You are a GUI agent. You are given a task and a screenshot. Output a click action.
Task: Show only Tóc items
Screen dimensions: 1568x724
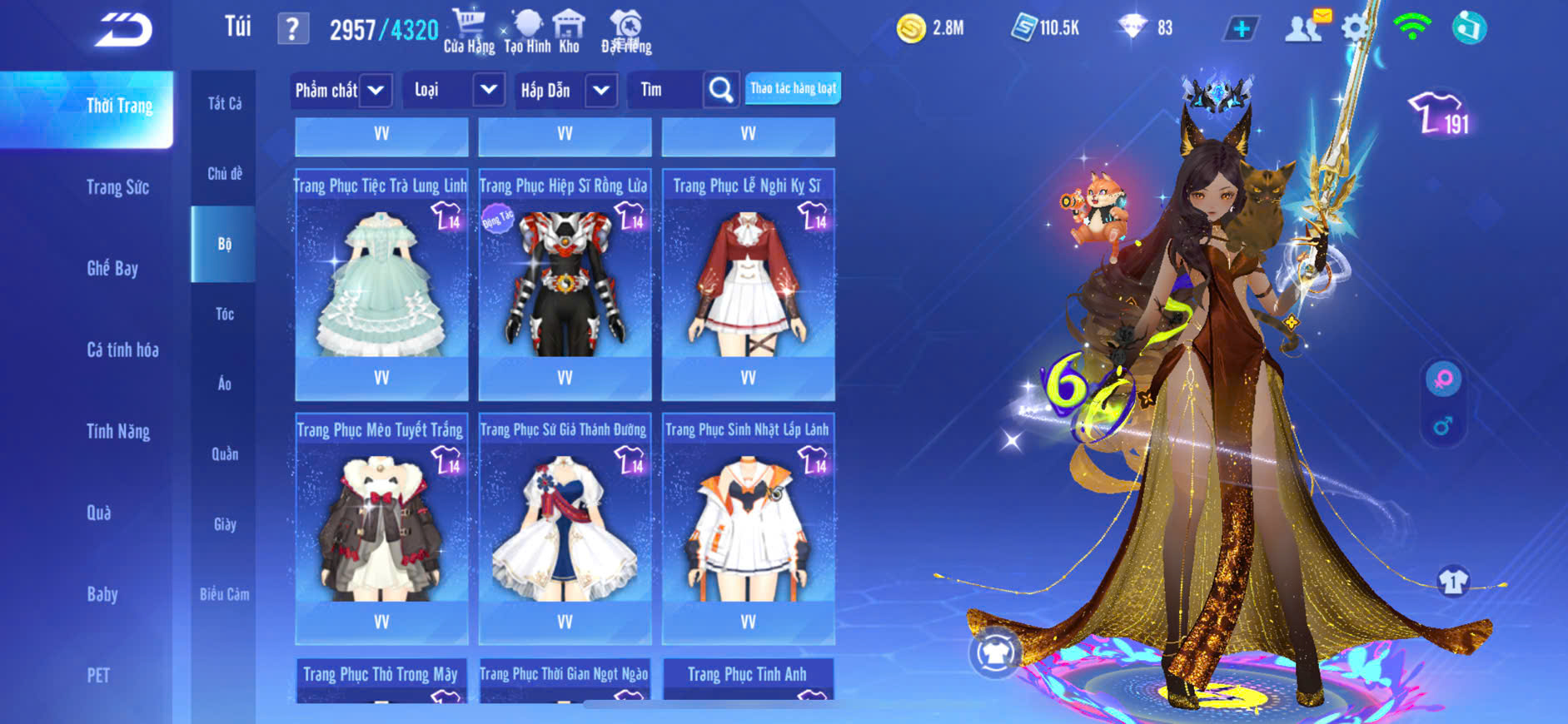[x=224, y=314]
